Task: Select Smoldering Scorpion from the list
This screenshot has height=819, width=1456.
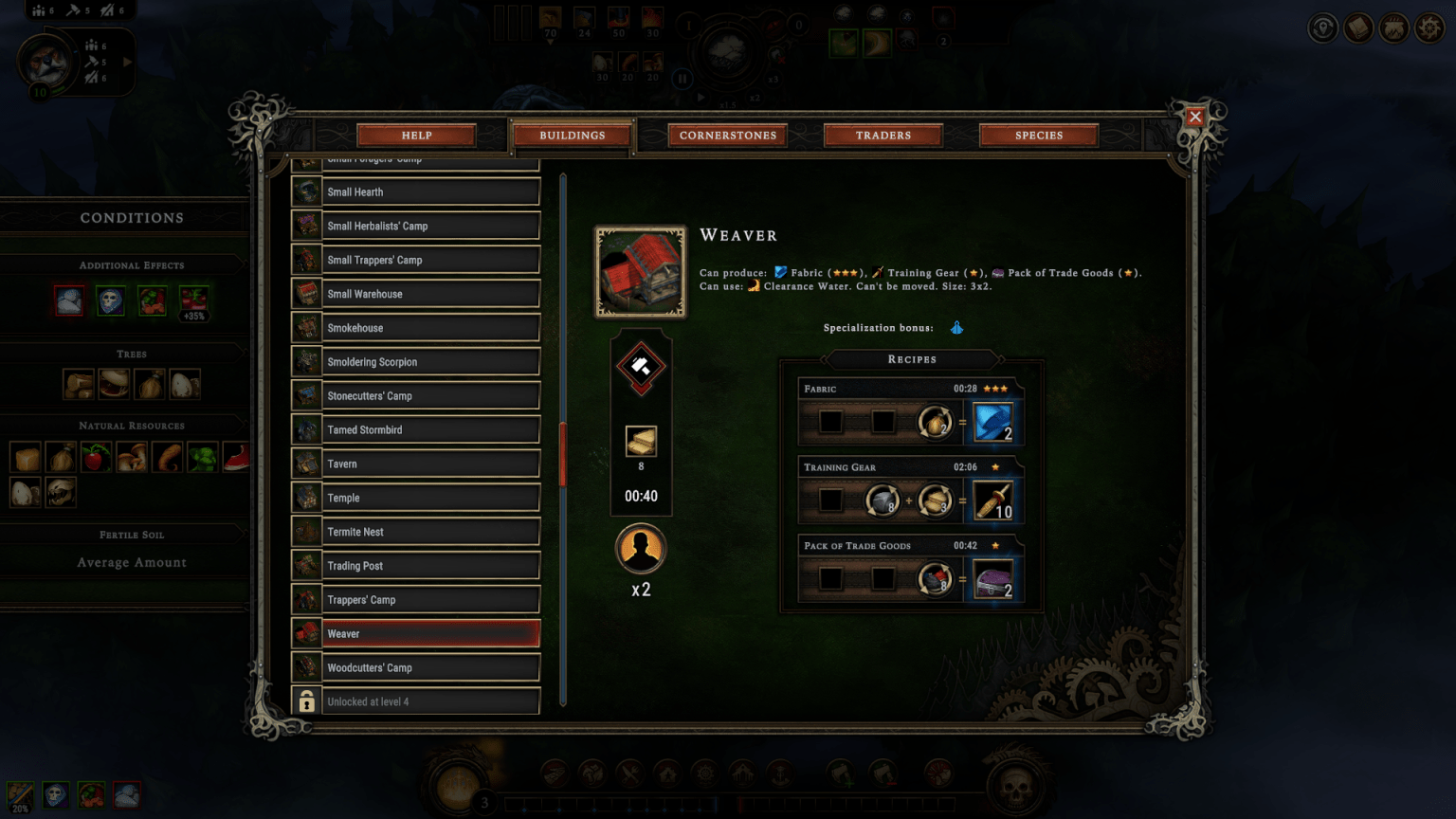Action: [430, 362]
